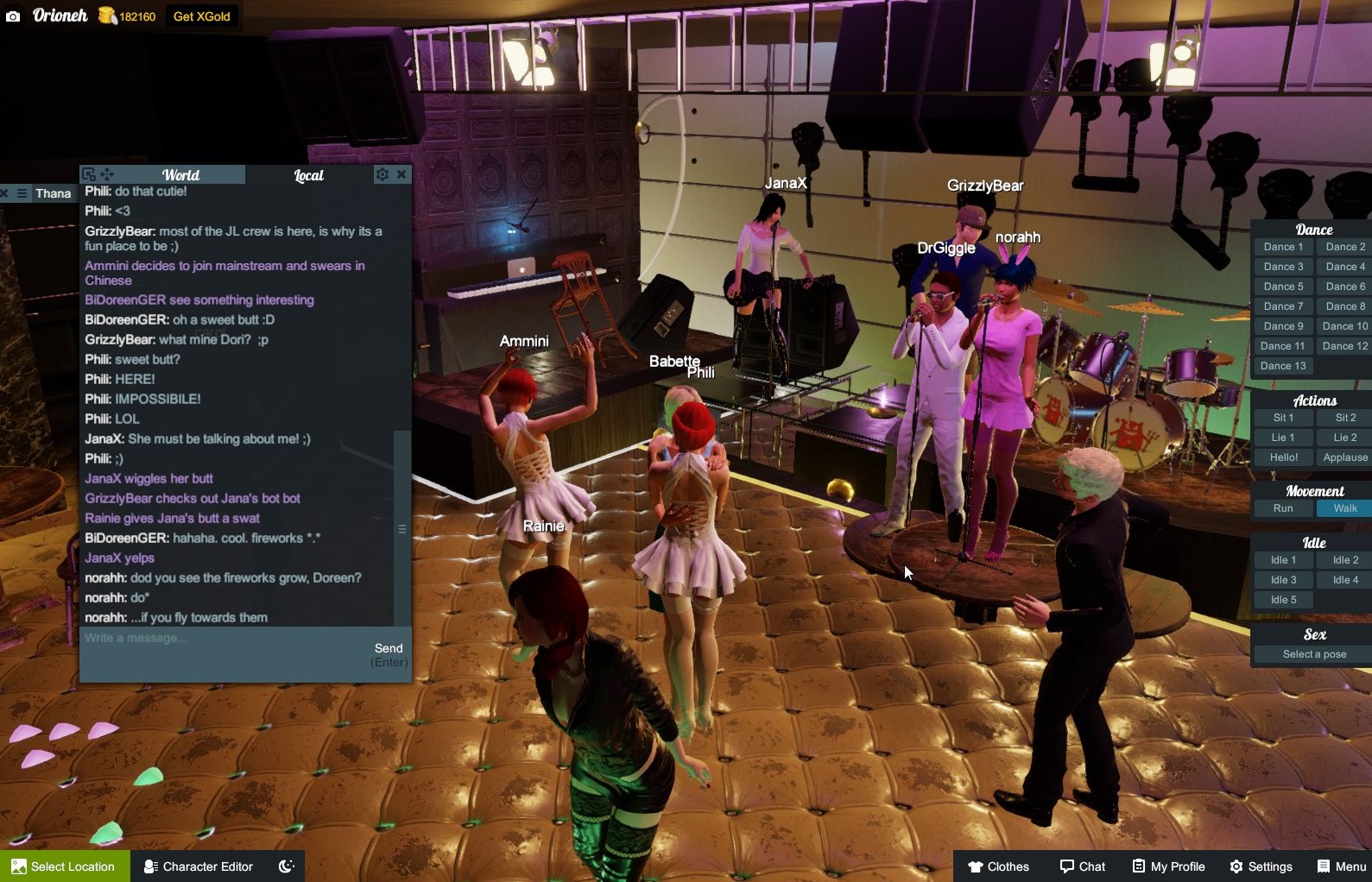1372x882 pixels.
Task: Open My Profile
Action: tap(1168, 866)
